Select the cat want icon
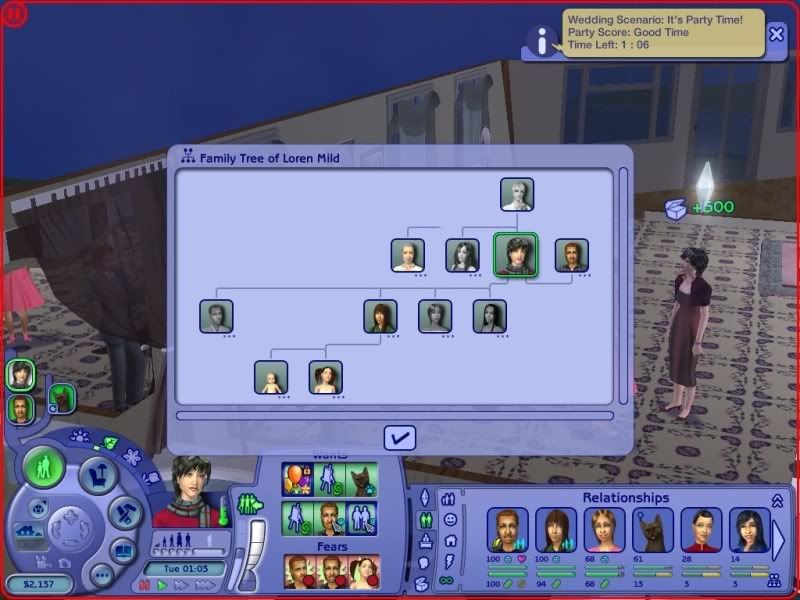 (362, 476)
